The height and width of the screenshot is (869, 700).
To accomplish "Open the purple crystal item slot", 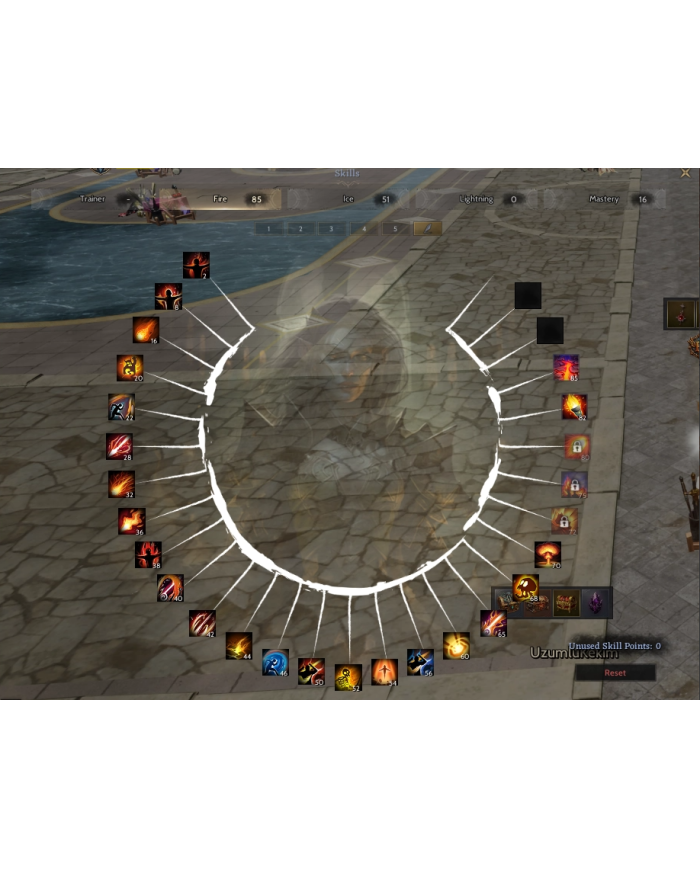I will 596,603.
